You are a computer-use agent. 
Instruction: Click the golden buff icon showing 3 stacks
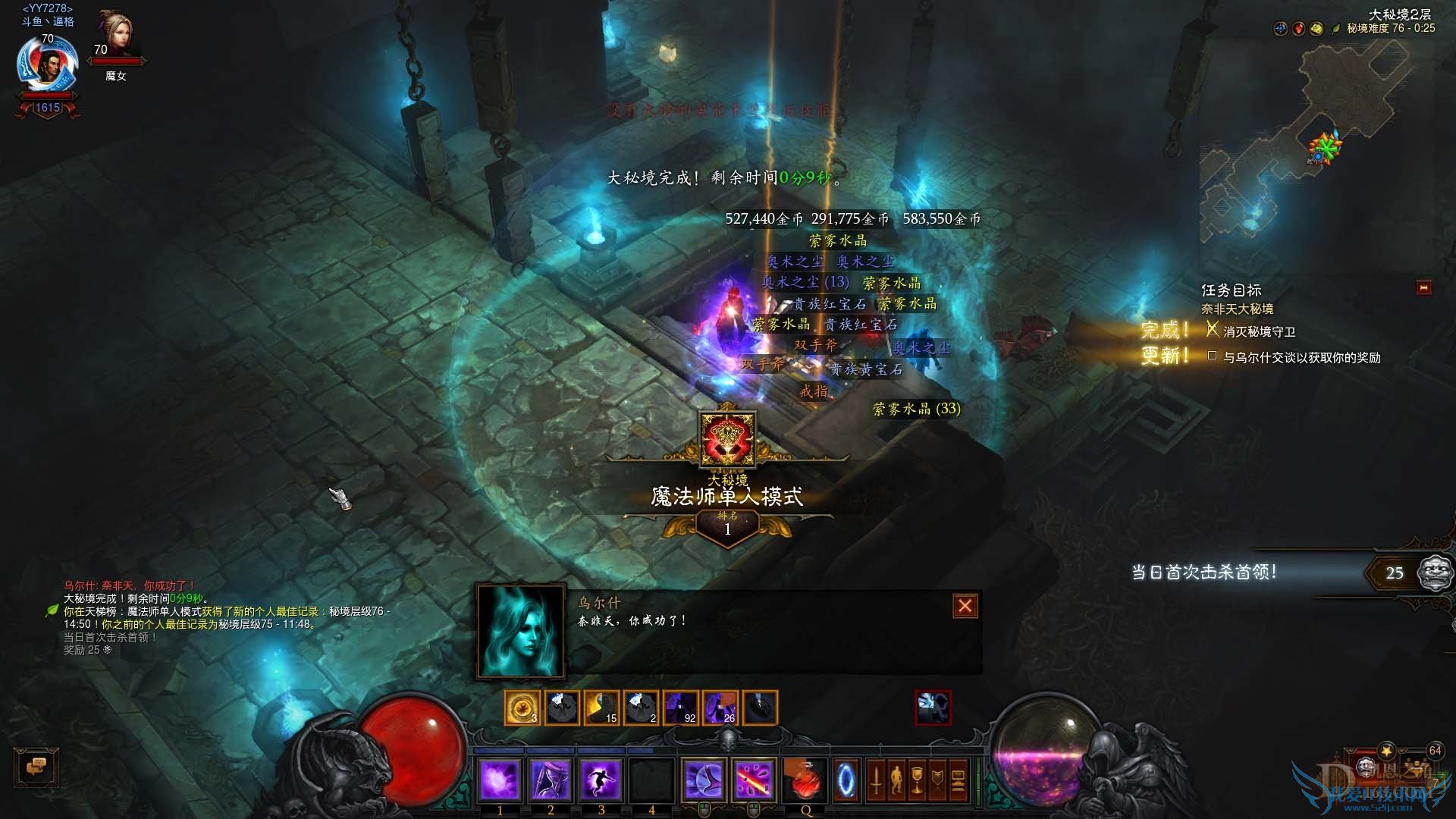point(521,707)
